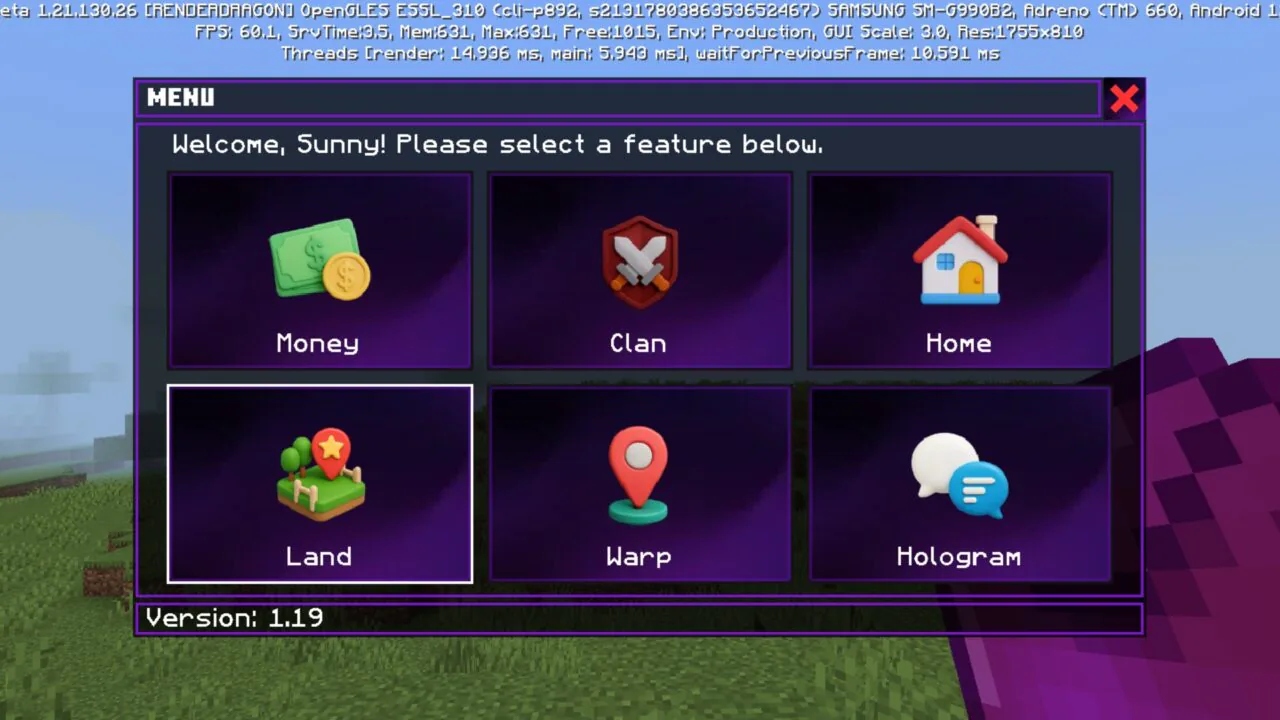Viewport: 1280px width, 720px height.
Task: Select the Land map pin icon
Action: click(320, 475)
